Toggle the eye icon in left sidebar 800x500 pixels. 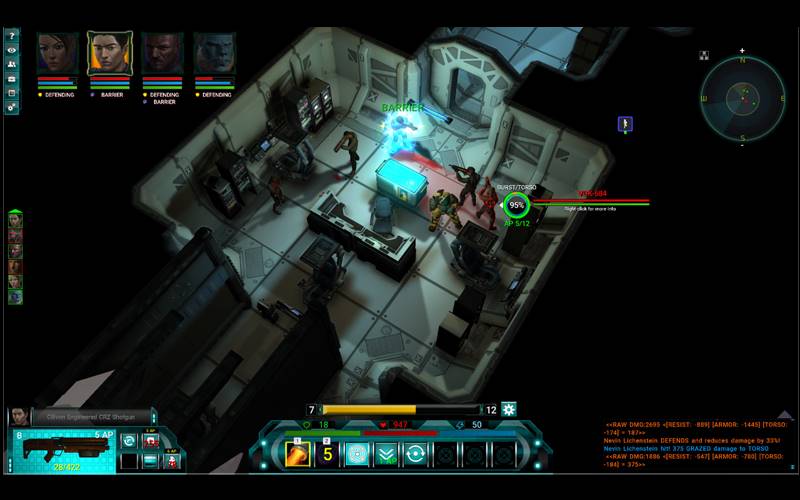pos(12,49)
